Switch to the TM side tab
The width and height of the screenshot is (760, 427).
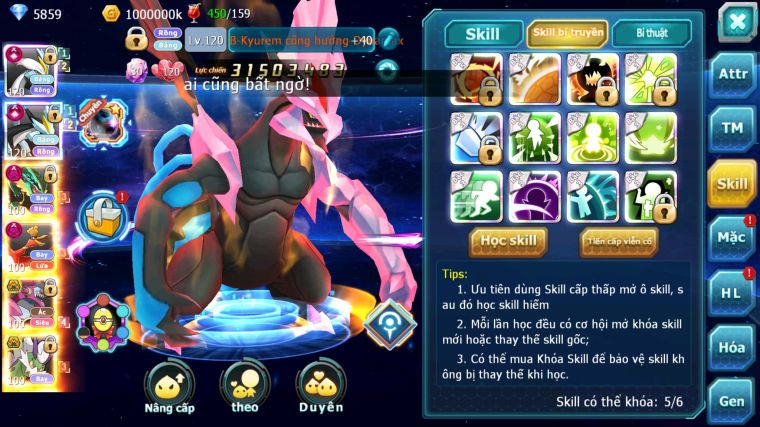(x=731, y=128)
